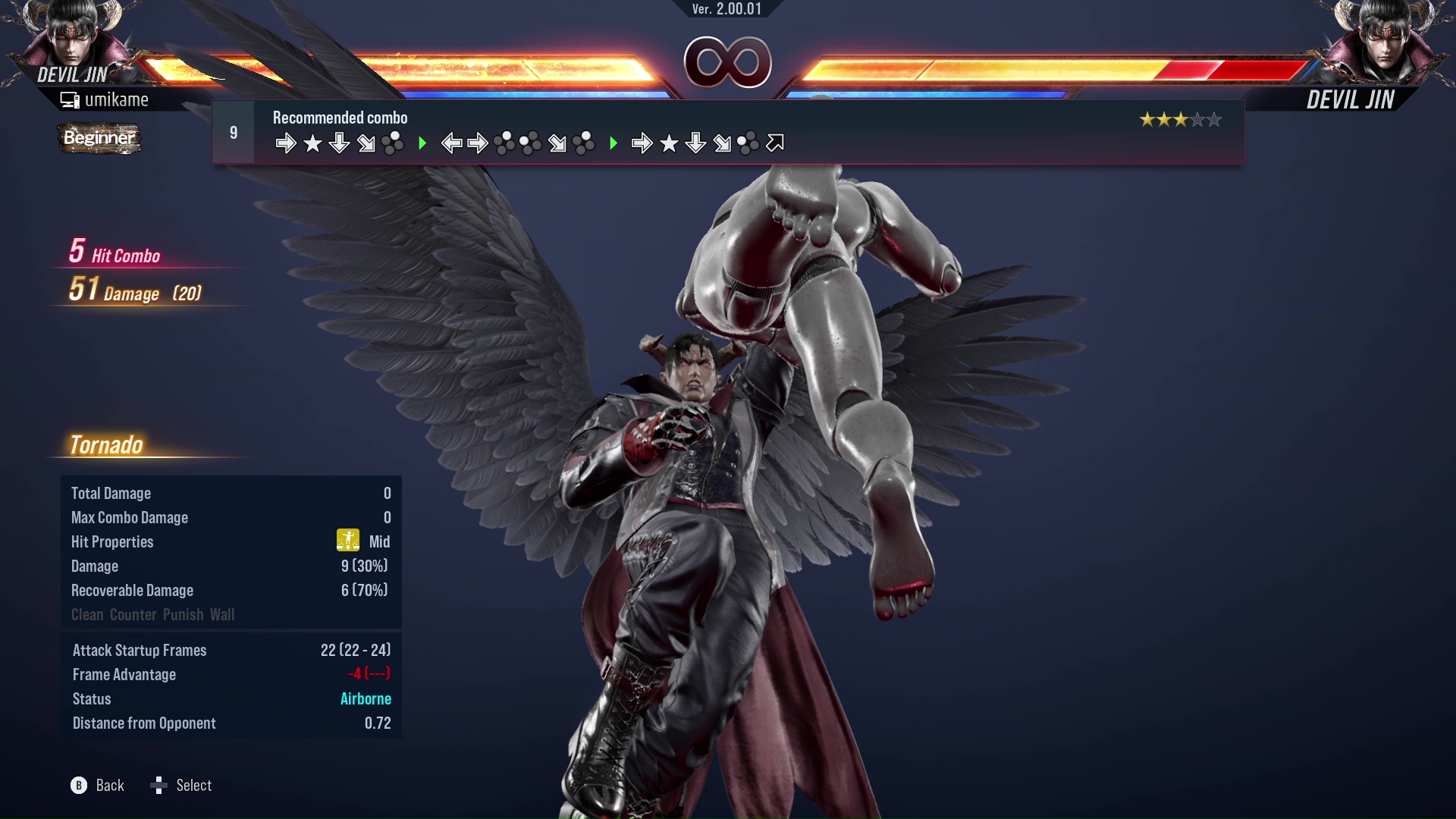Open combo entry number 9 selector

pos(233,131)
